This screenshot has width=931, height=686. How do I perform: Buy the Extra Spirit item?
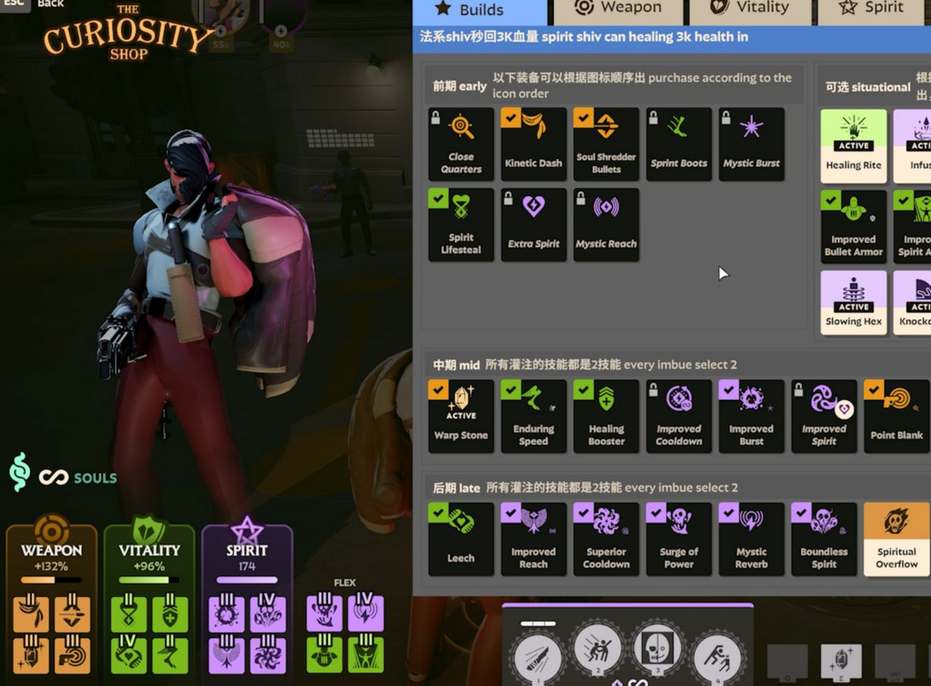[x=534, y=225]
